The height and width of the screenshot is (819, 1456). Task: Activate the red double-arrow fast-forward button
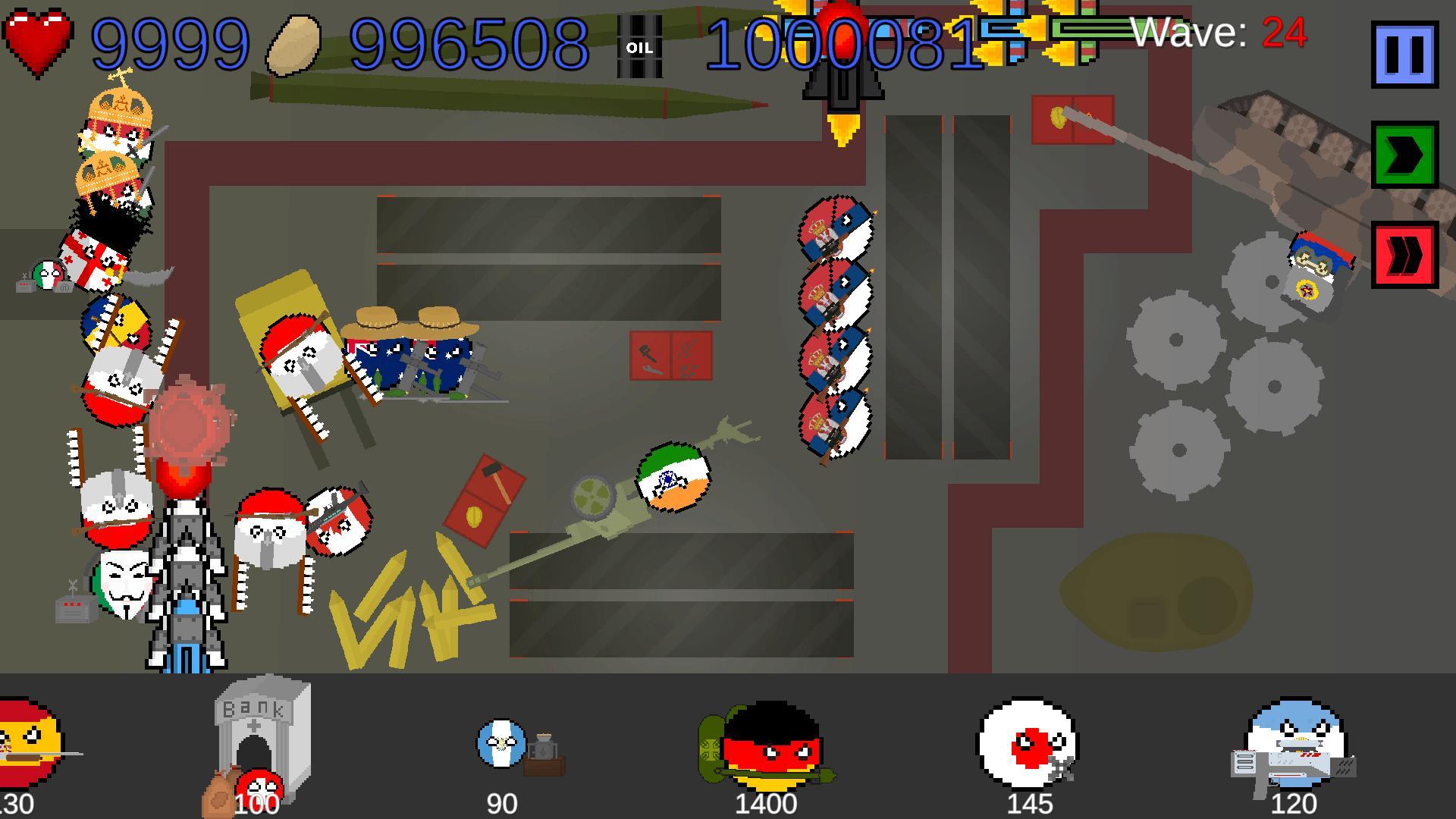[x=1404, y=254]
